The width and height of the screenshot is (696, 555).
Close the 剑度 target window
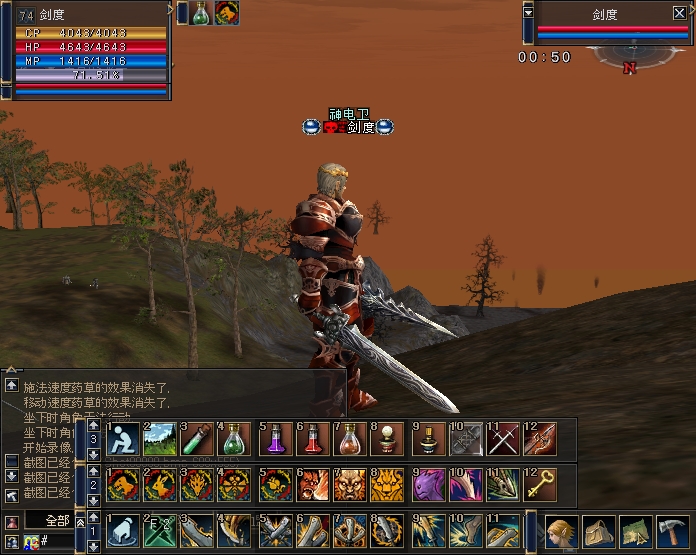[x=680, y=13]
